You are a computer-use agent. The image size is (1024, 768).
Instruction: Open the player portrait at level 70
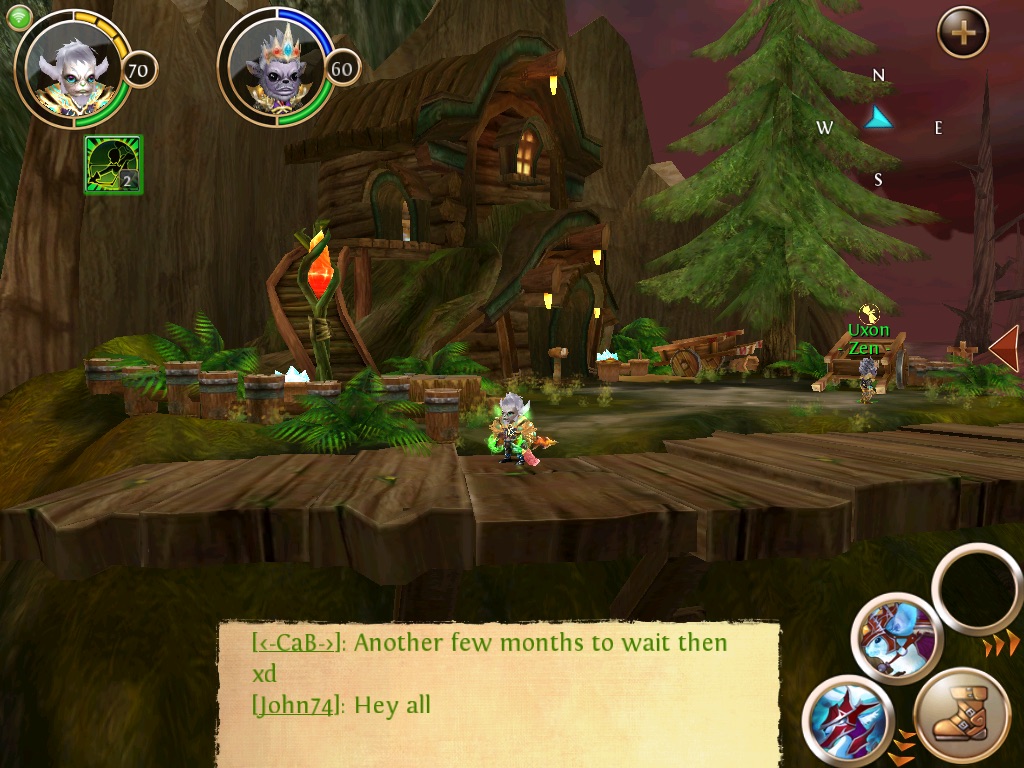coord(68,68)
